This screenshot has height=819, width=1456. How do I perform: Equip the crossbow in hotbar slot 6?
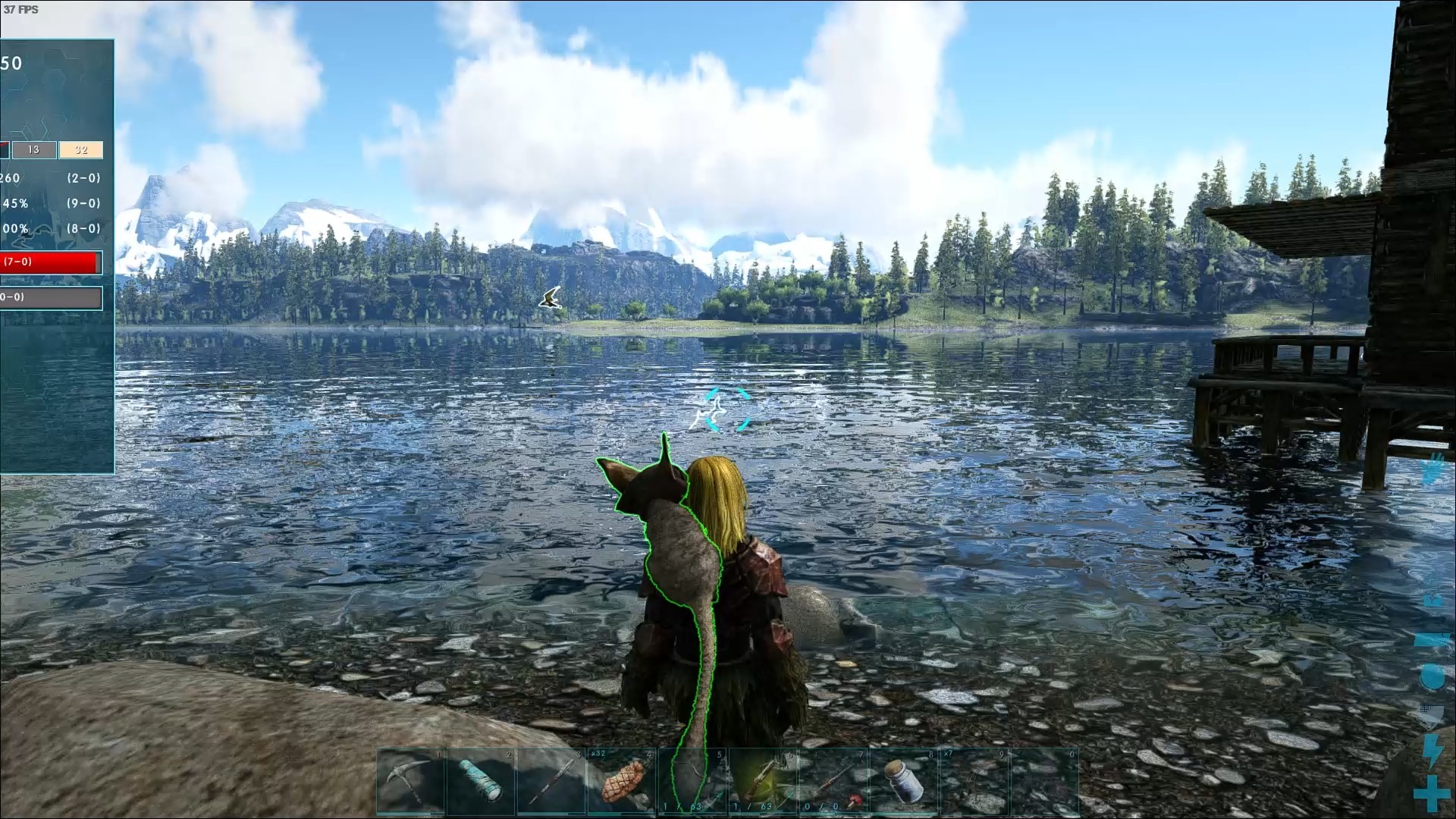point(762,781)
